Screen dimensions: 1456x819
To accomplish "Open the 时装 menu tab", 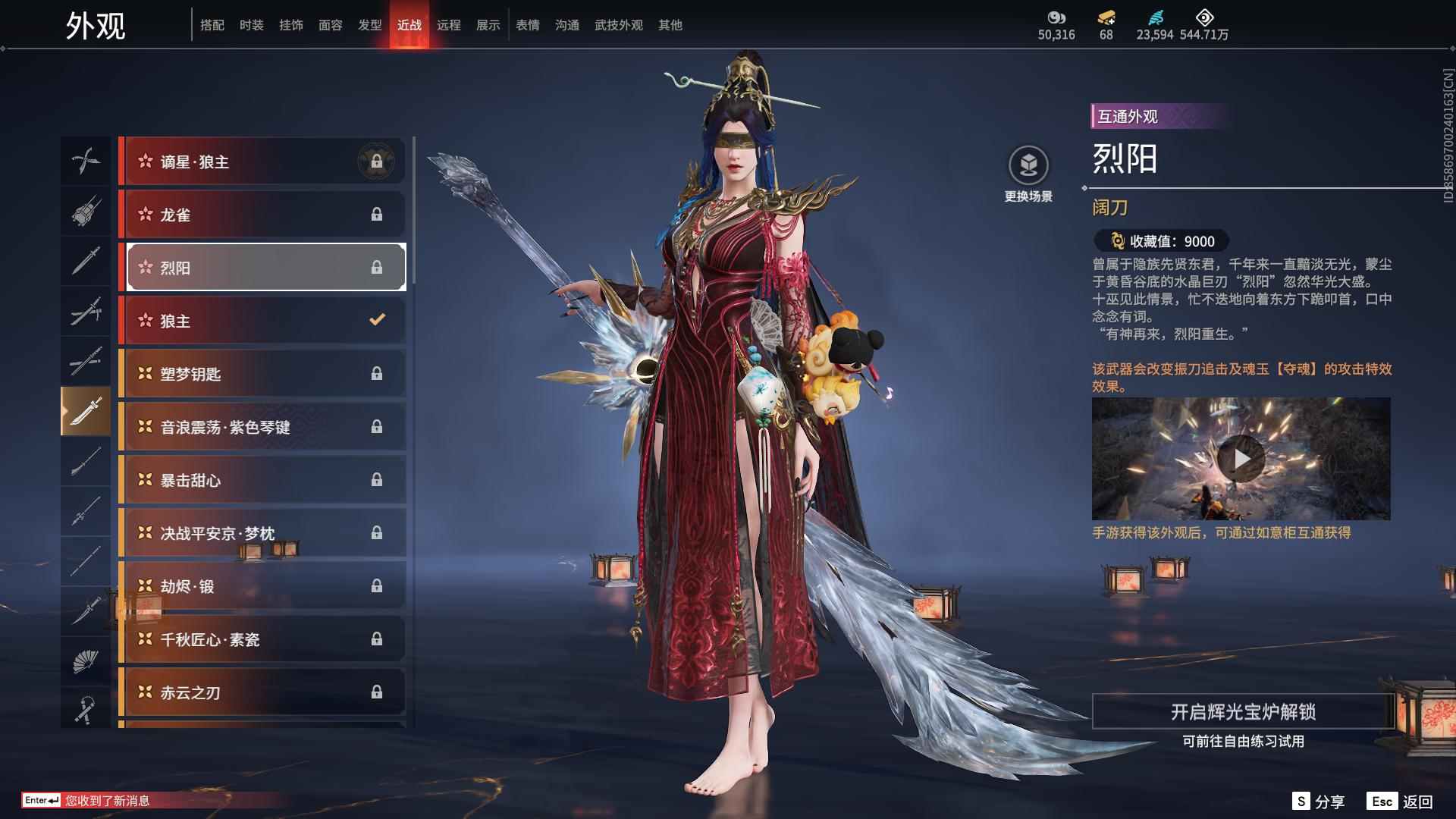I will [x=252, y=24].
